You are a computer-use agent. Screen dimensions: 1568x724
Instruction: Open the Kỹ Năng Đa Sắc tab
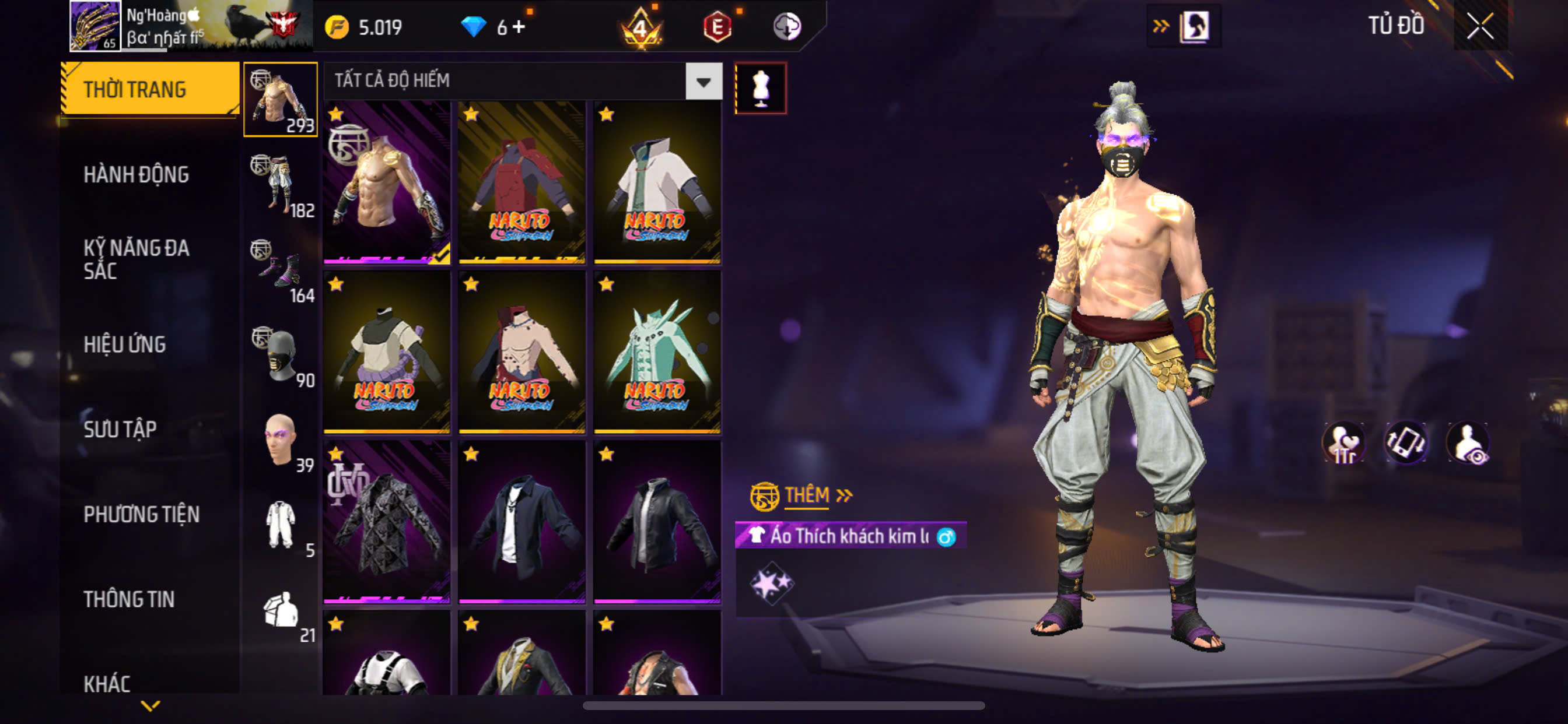coord(136,259)
